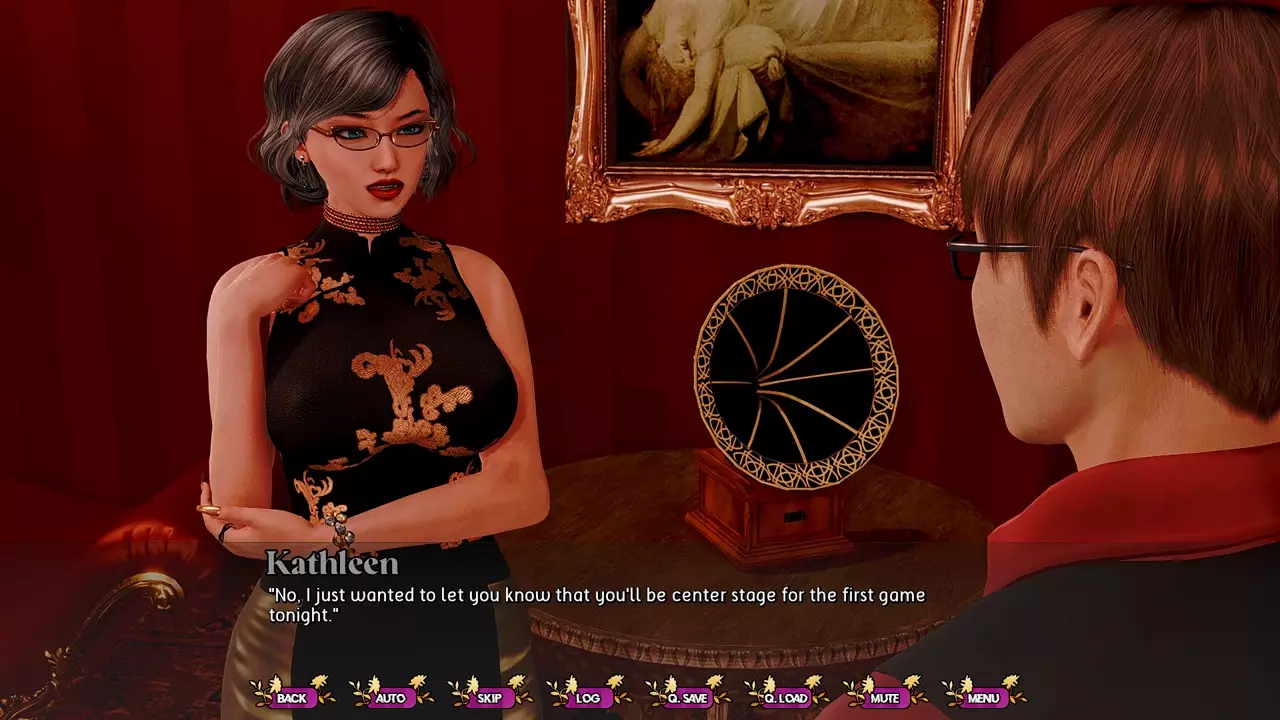Activate the Skip dialogue button

pyautogui.click(x=489, y=697)
